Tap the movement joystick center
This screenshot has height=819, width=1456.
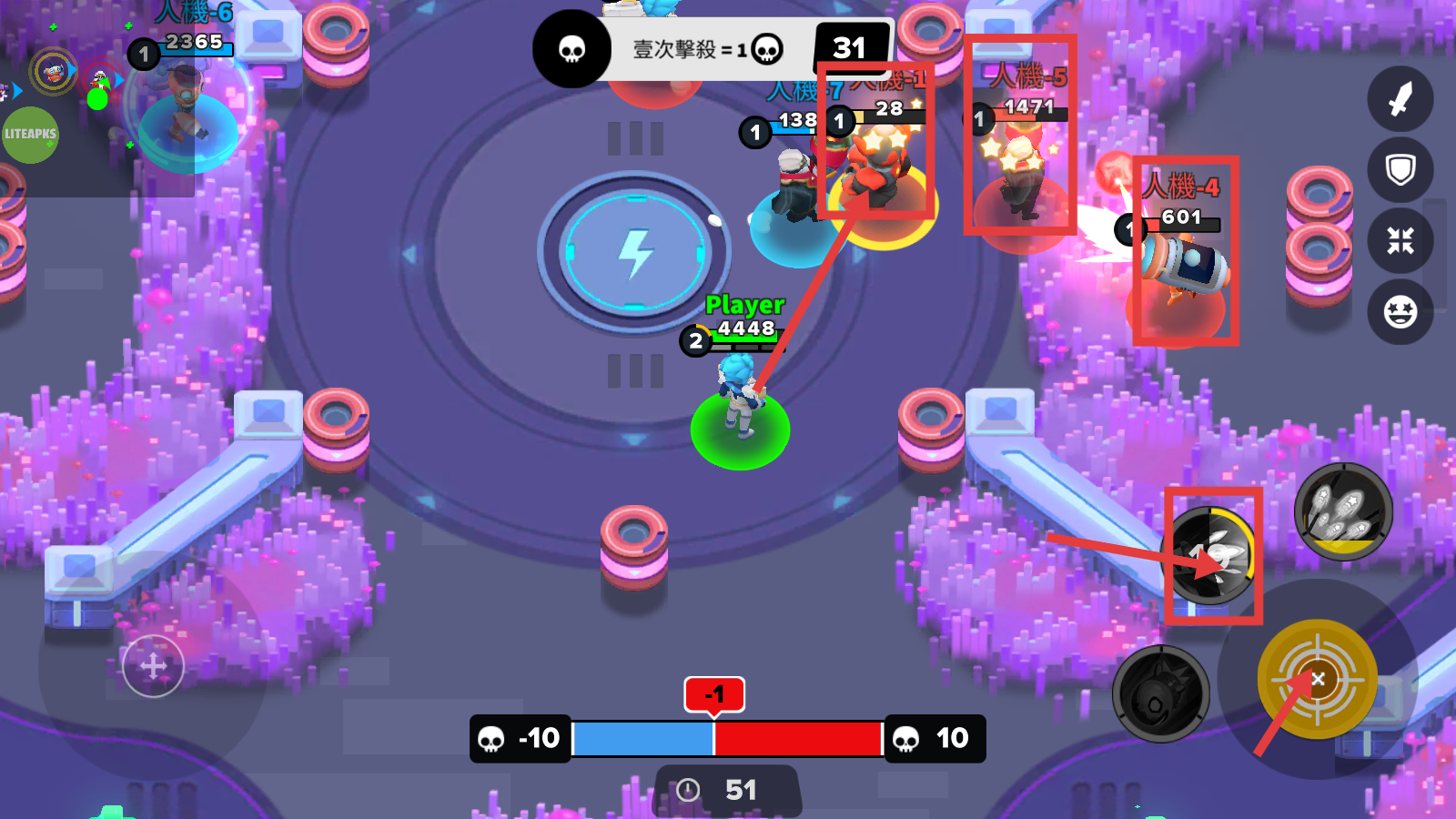pos(153,666)
